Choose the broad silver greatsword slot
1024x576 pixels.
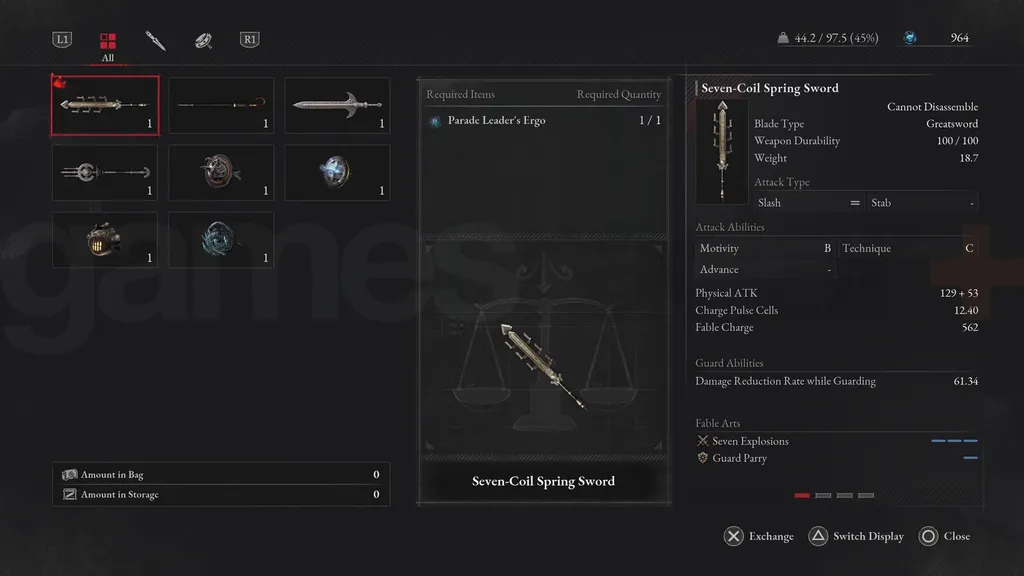[x=337, y=105]
